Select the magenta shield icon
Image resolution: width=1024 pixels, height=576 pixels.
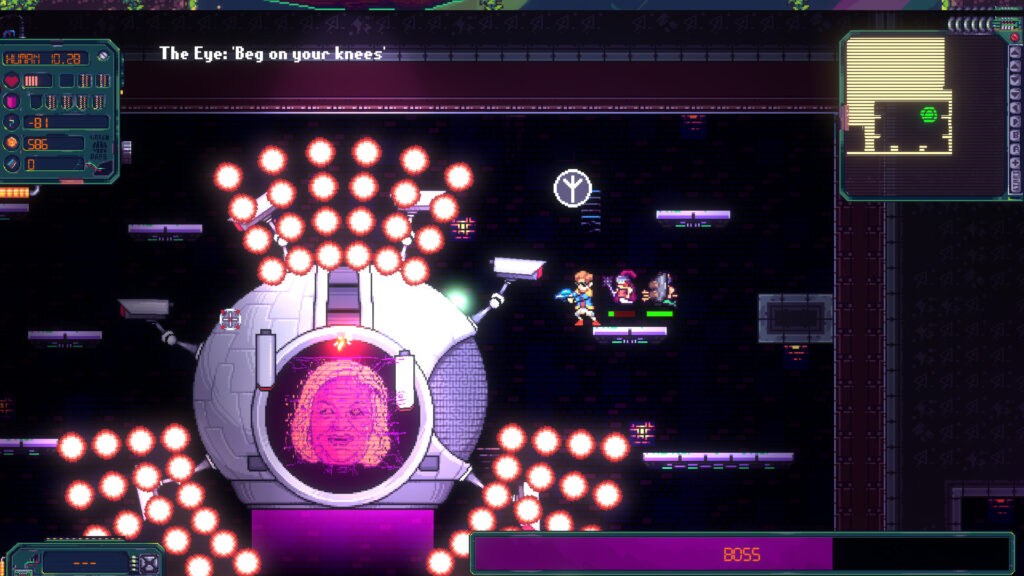(11, 101)
